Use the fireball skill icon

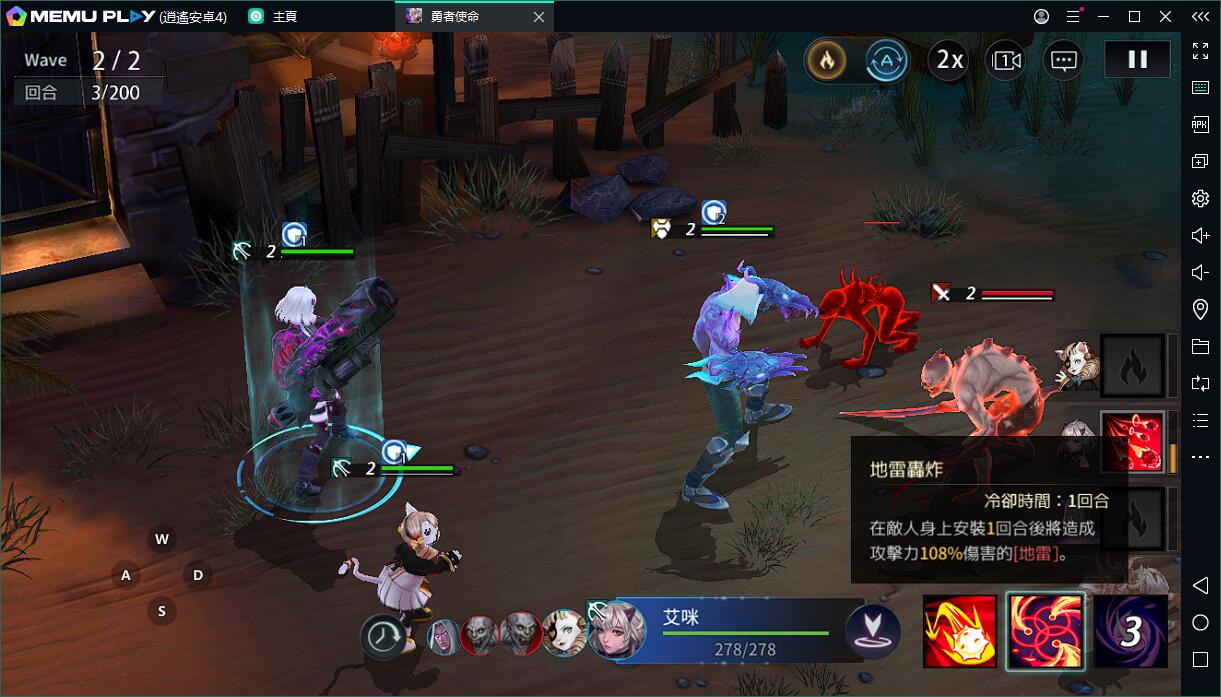tap(959, 631)
